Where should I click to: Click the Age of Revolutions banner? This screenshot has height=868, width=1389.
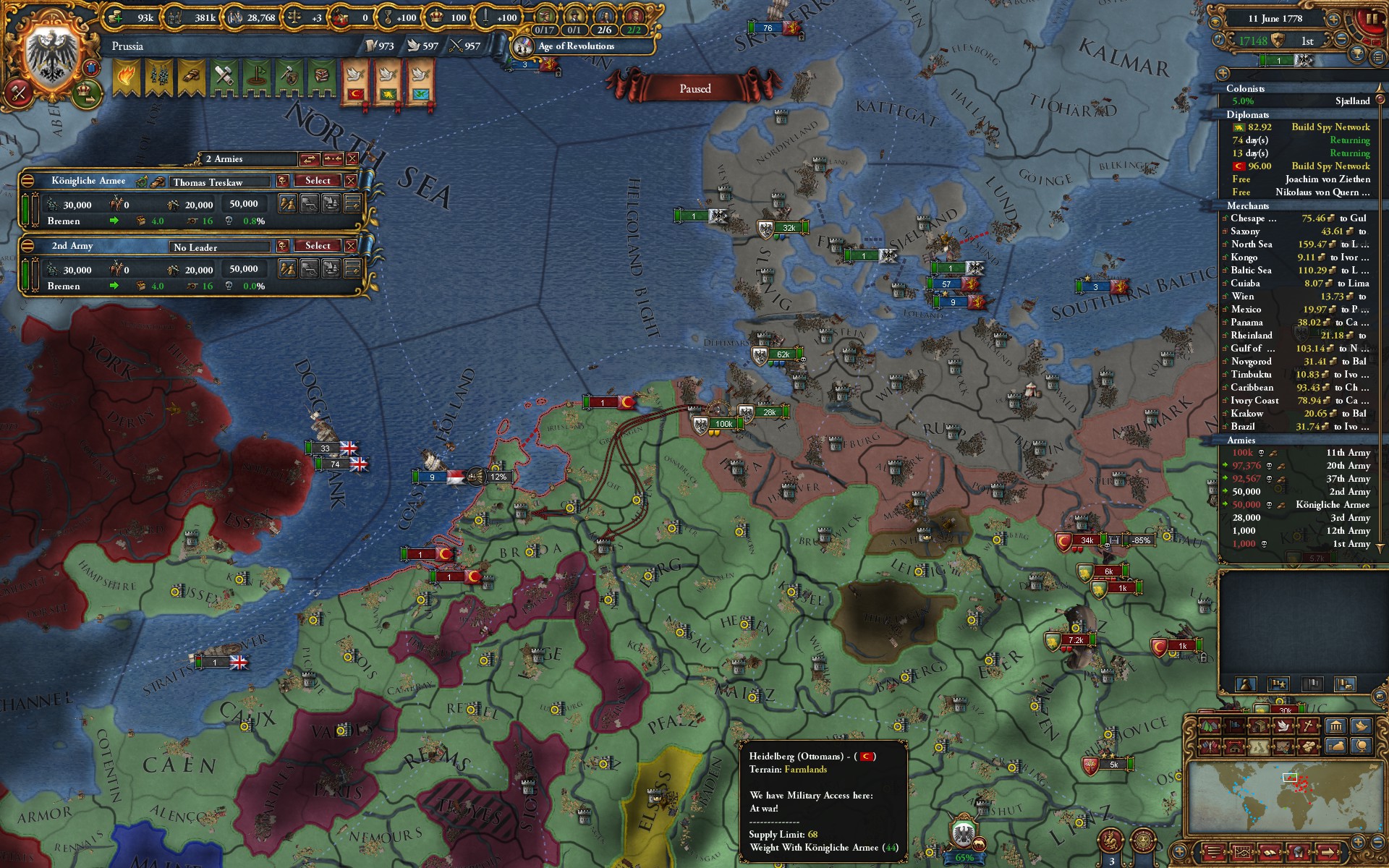pyautogui.click(x=579, y=46)
